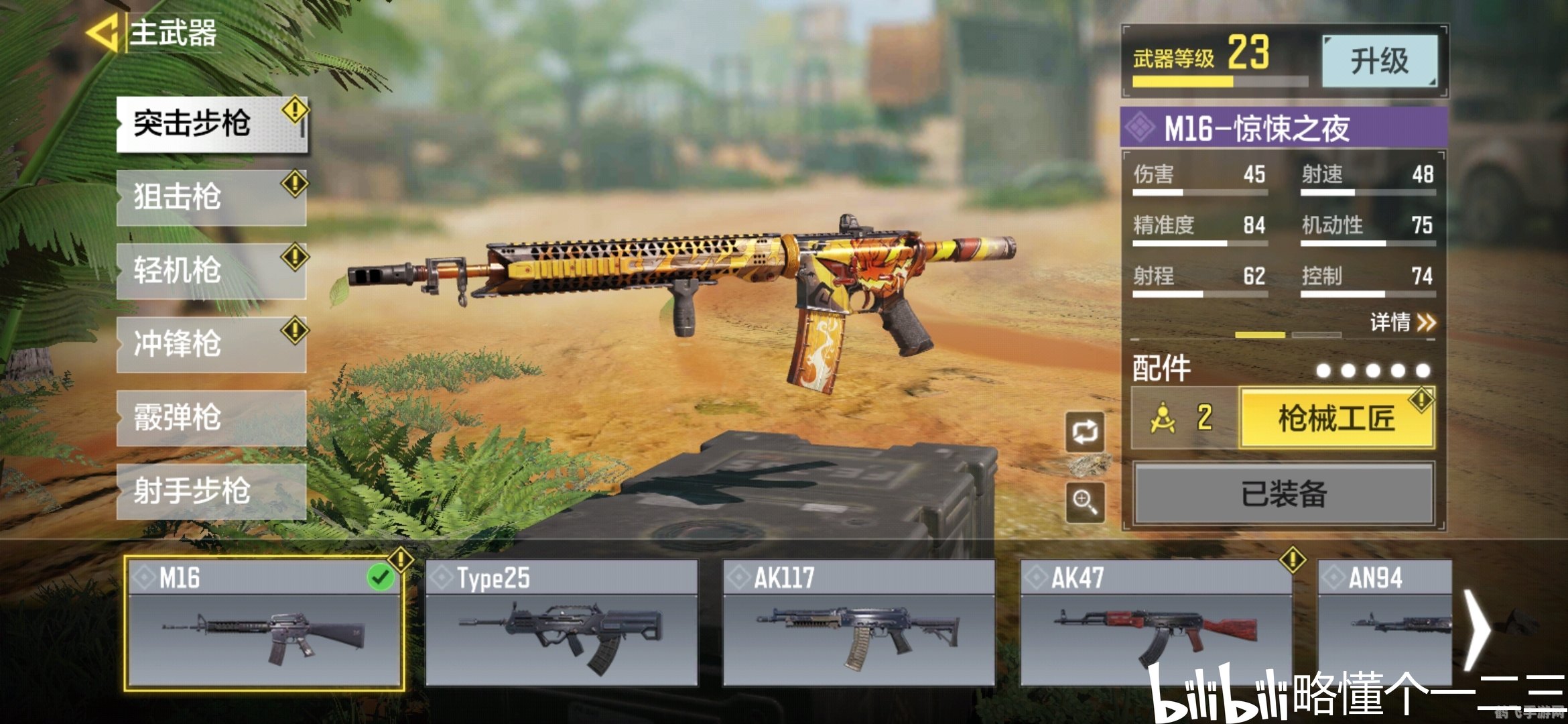1568x724 pixels.
Task: Choose the Type25 weapon card
Action: click(562, 623)
